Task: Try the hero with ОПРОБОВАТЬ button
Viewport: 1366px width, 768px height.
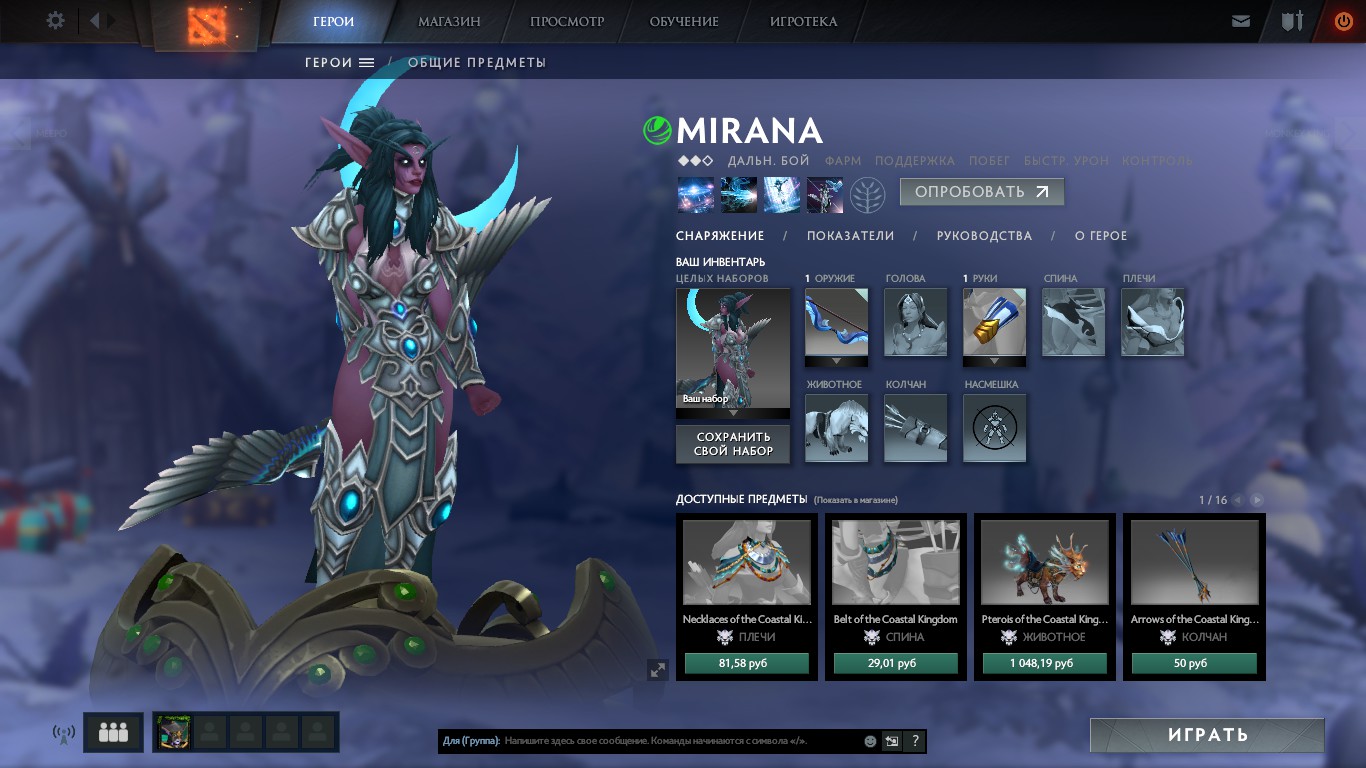Action: pos(981,192)
